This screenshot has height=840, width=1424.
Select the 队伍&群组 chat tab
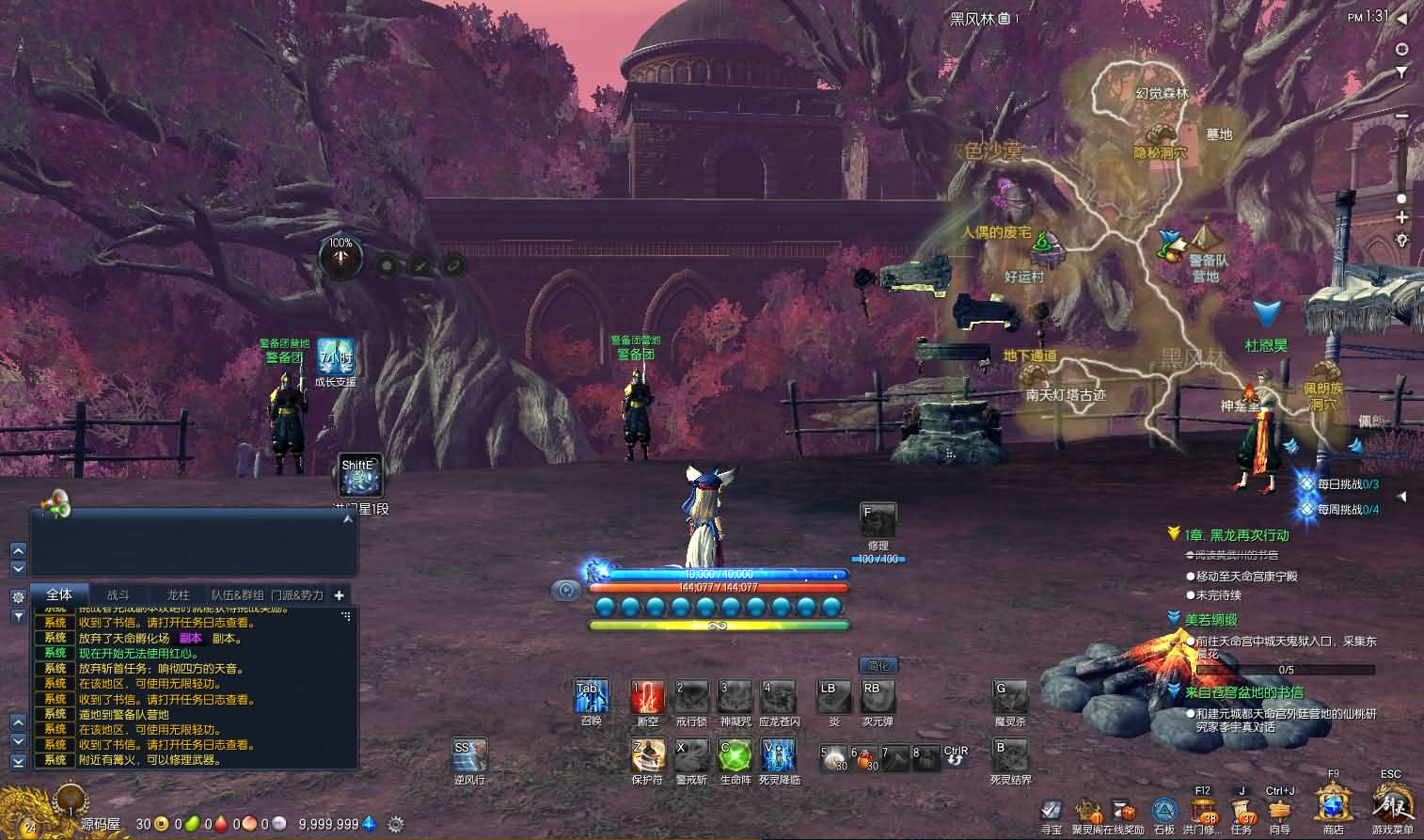point(237,594)
